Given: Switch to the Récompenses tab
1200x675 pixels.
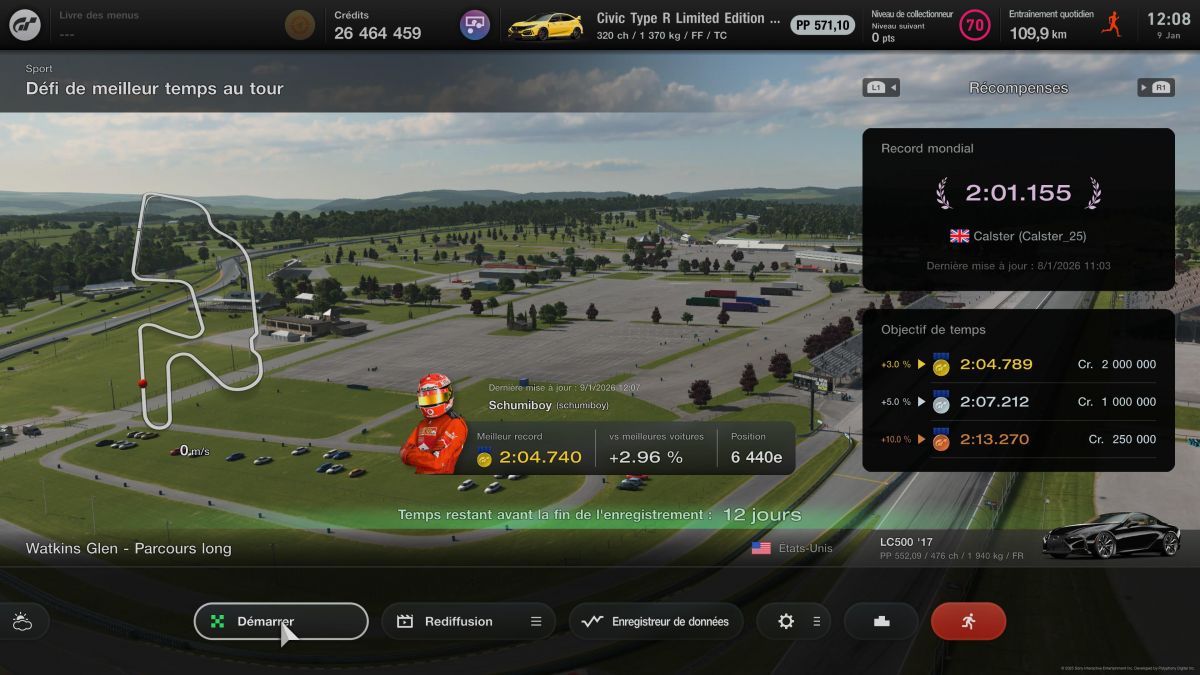Looking at the screenshot, I should tap(1018, 88).
